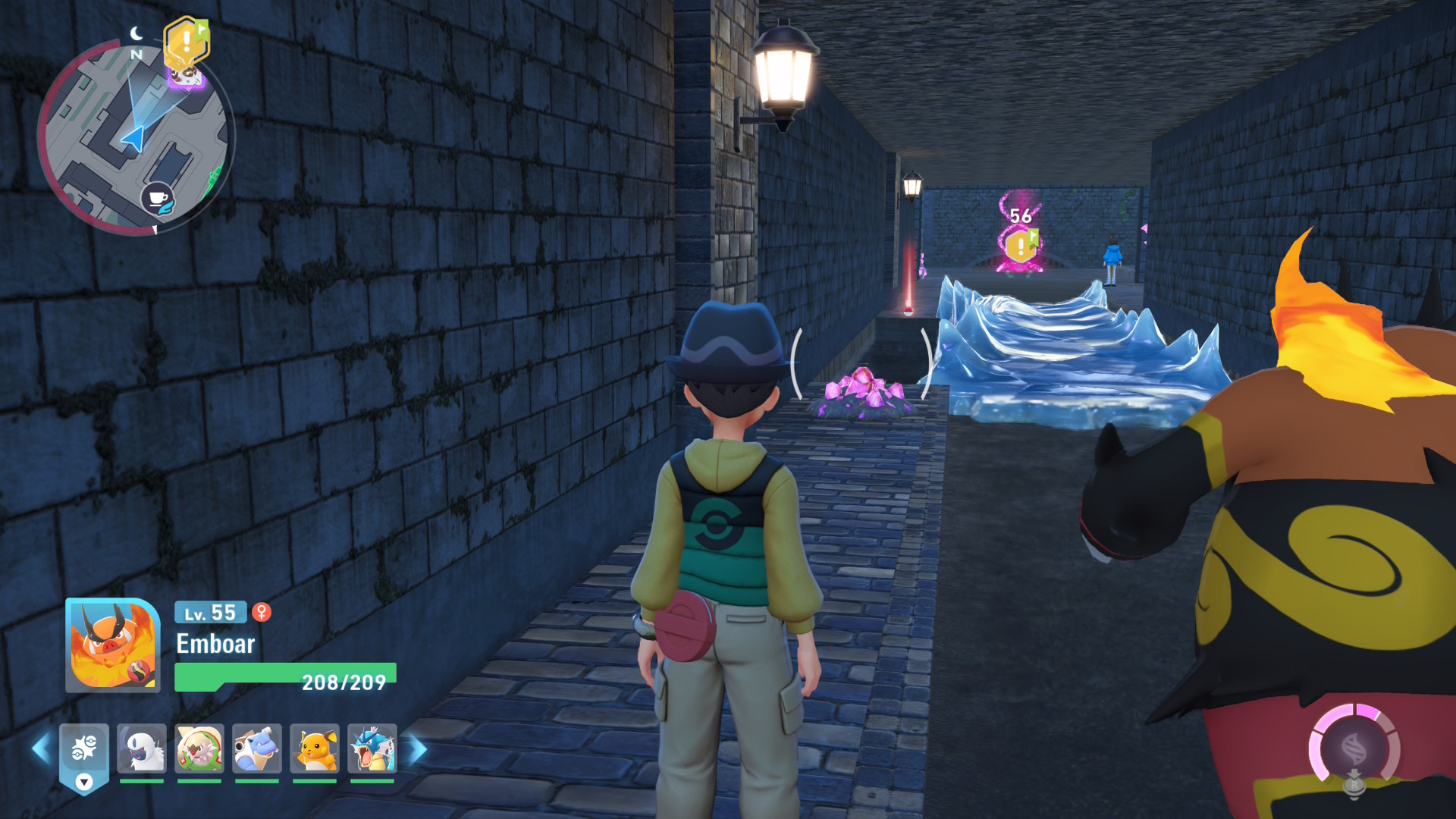Open the circular minimap
The width and height of the screenshot is (1456, 819).
pyautogui.click(x=135, y=138)
